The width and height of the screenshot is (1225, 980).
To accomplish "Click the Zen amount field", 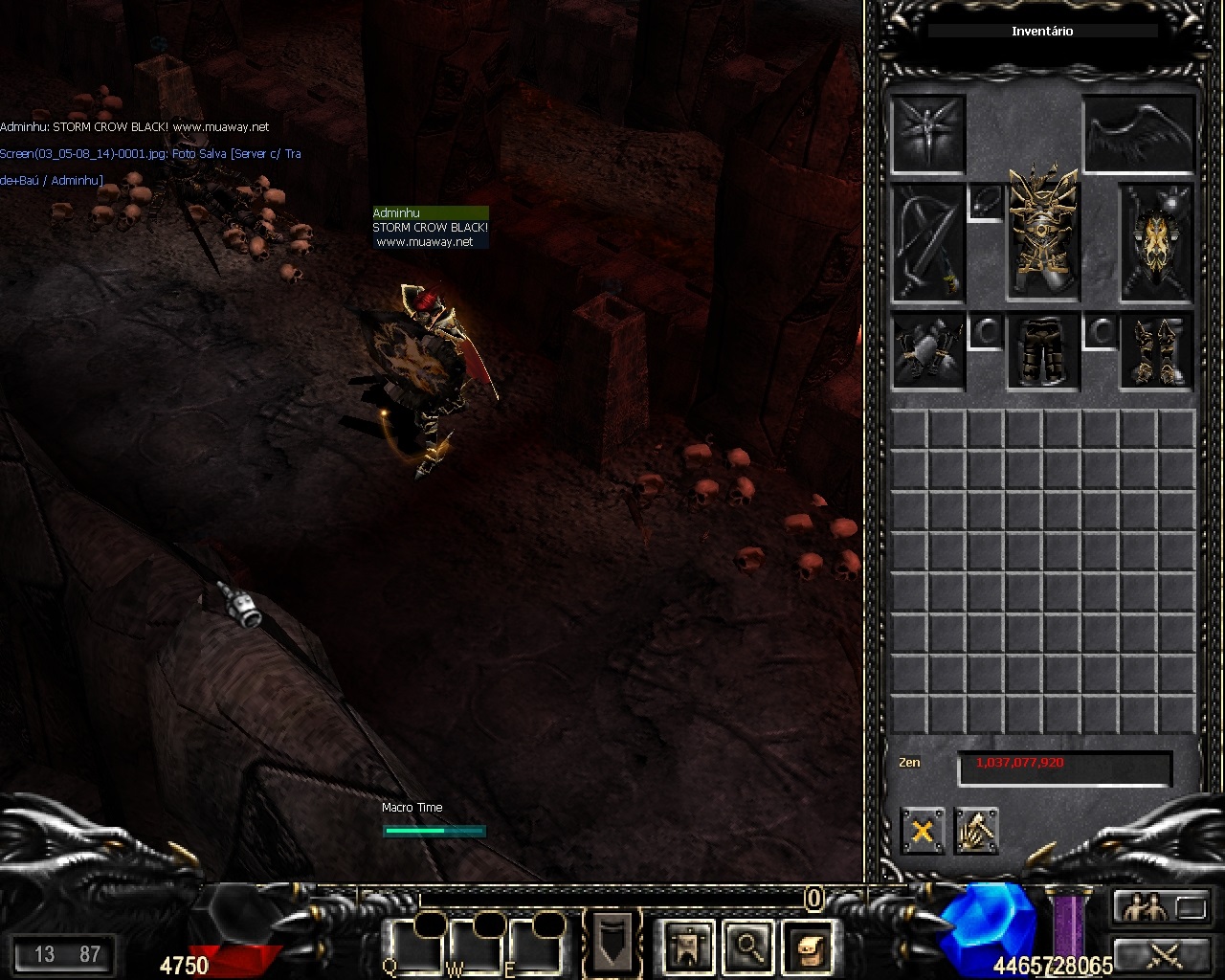I will coord(1064,768).
